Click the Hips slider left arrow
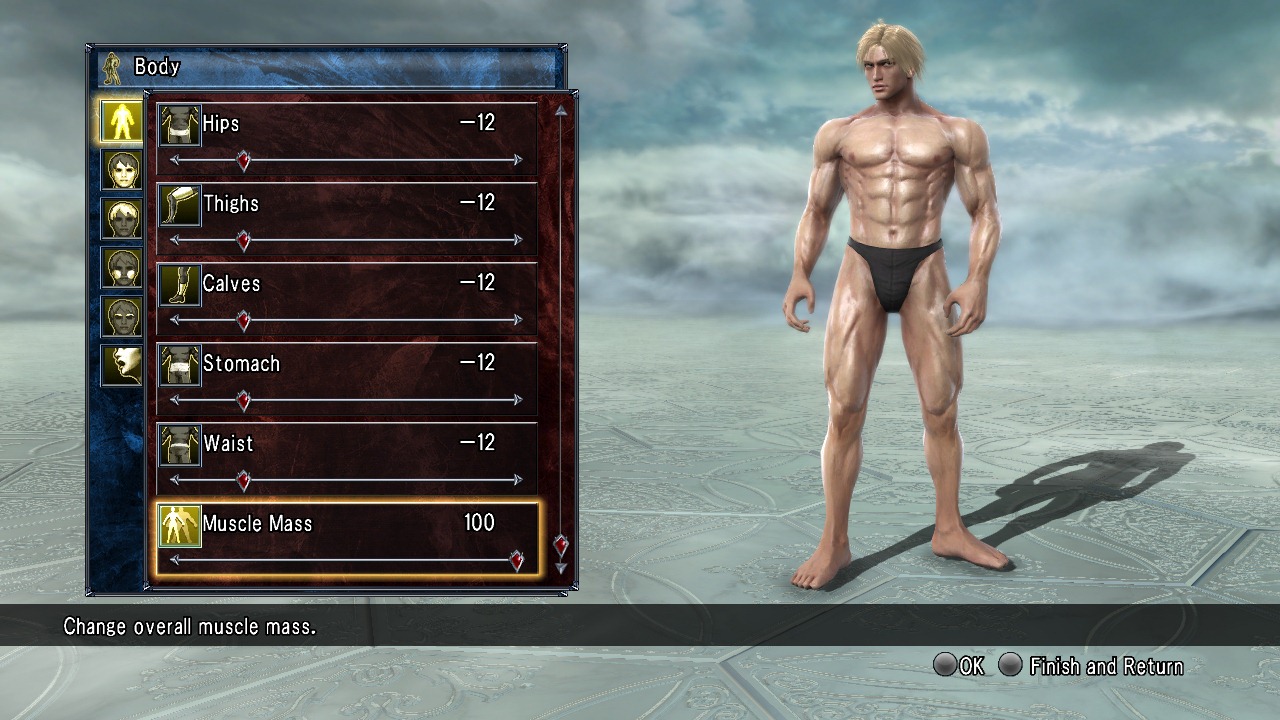The image size is (1280, 720). (175, 160)
